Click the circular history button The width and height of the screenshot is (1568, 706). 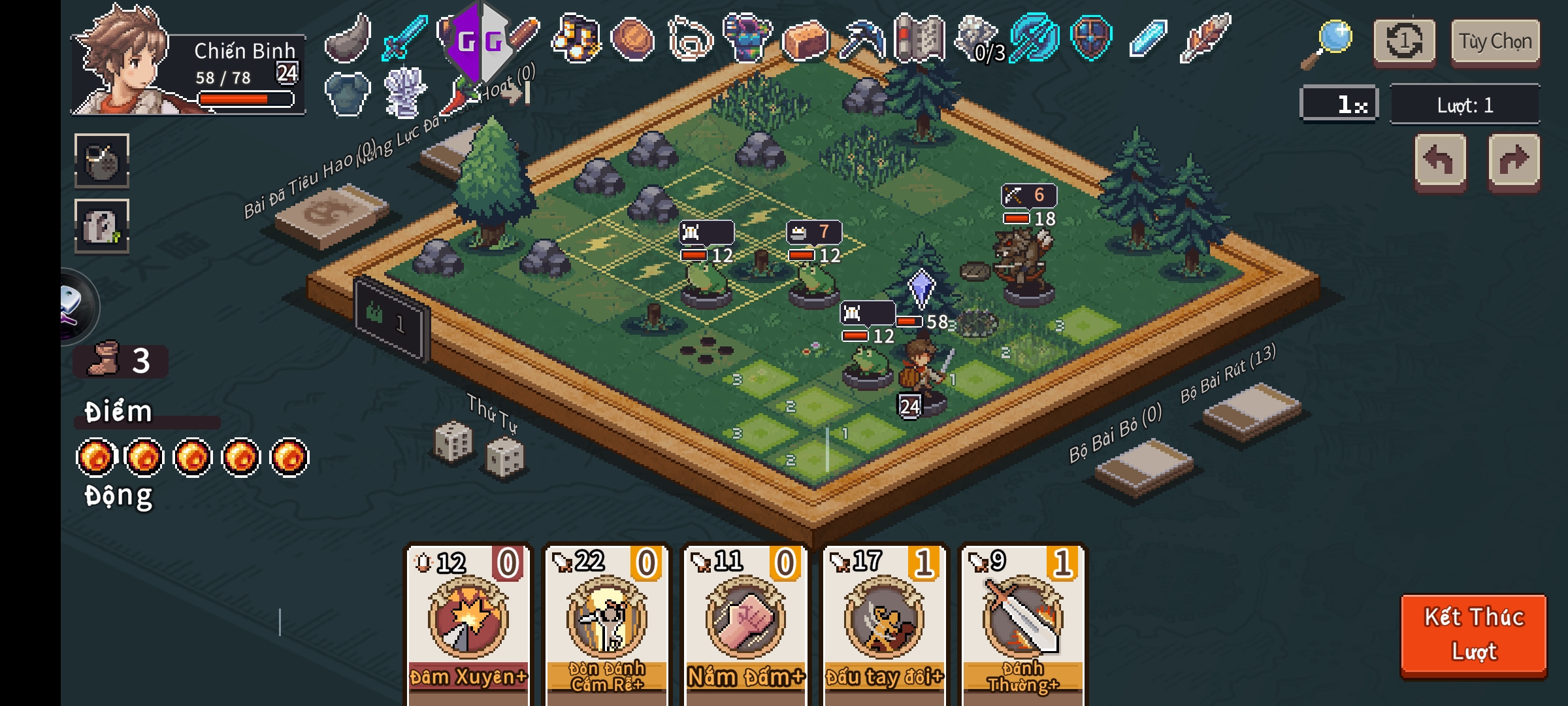click(x=1404, y=42)
